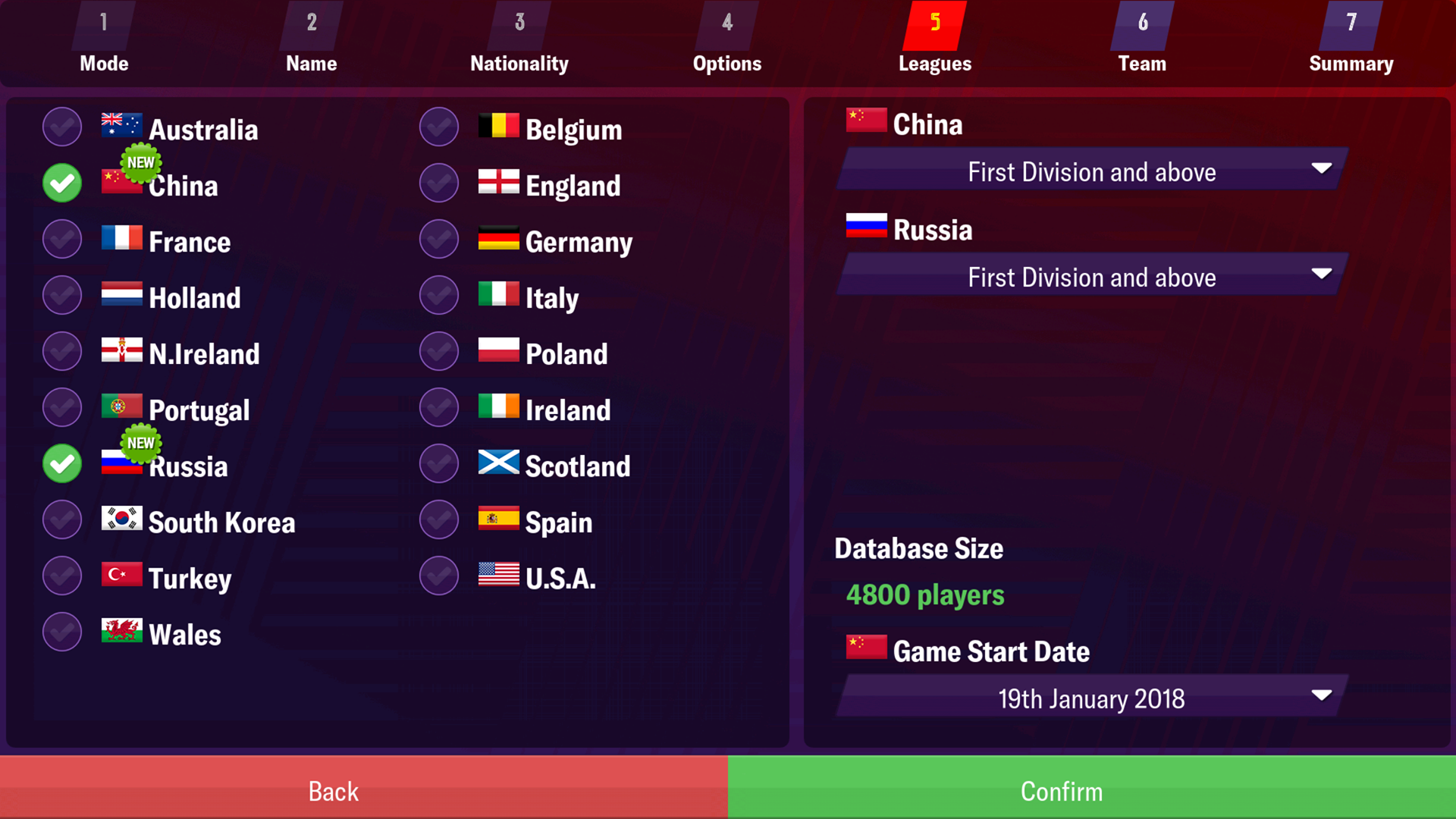Screen dimensions: 1456x819
Task: Select Scotland from the league list
Action: (578, 465)
